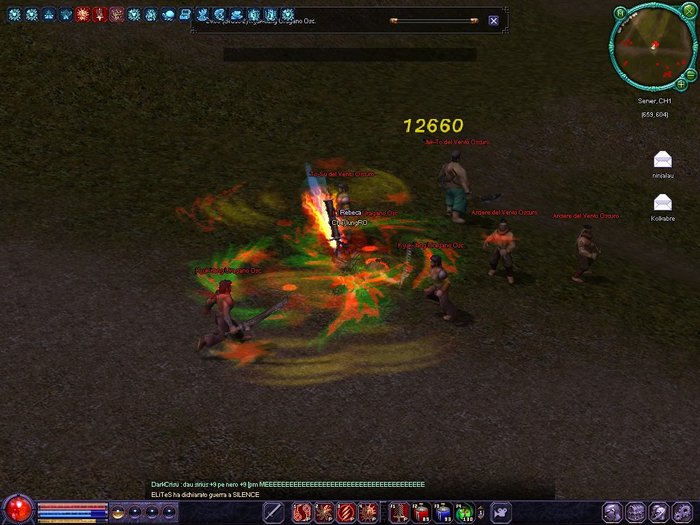Use the blue potion in the quickslot bar

point(442,513)
